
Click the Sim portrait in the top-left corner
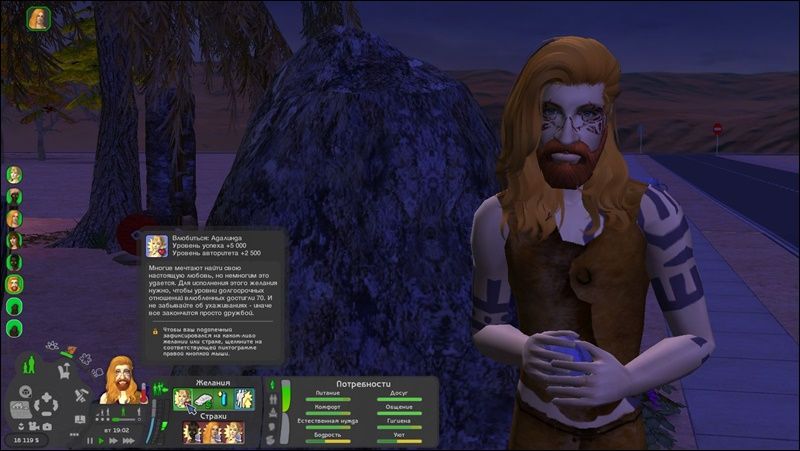tap(40, 19)
